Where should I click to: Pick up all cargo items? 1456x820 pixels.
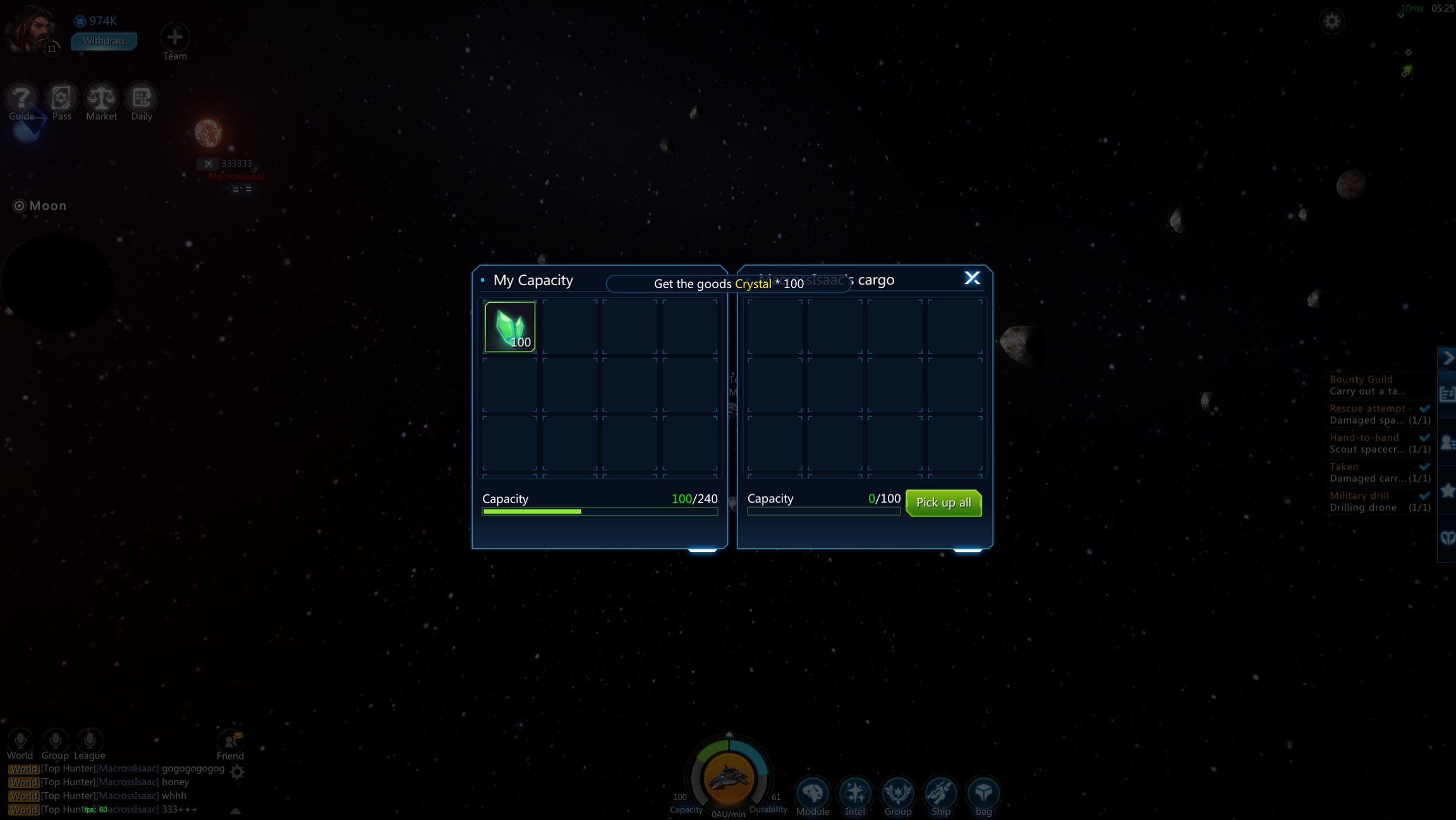pos(943,503)
